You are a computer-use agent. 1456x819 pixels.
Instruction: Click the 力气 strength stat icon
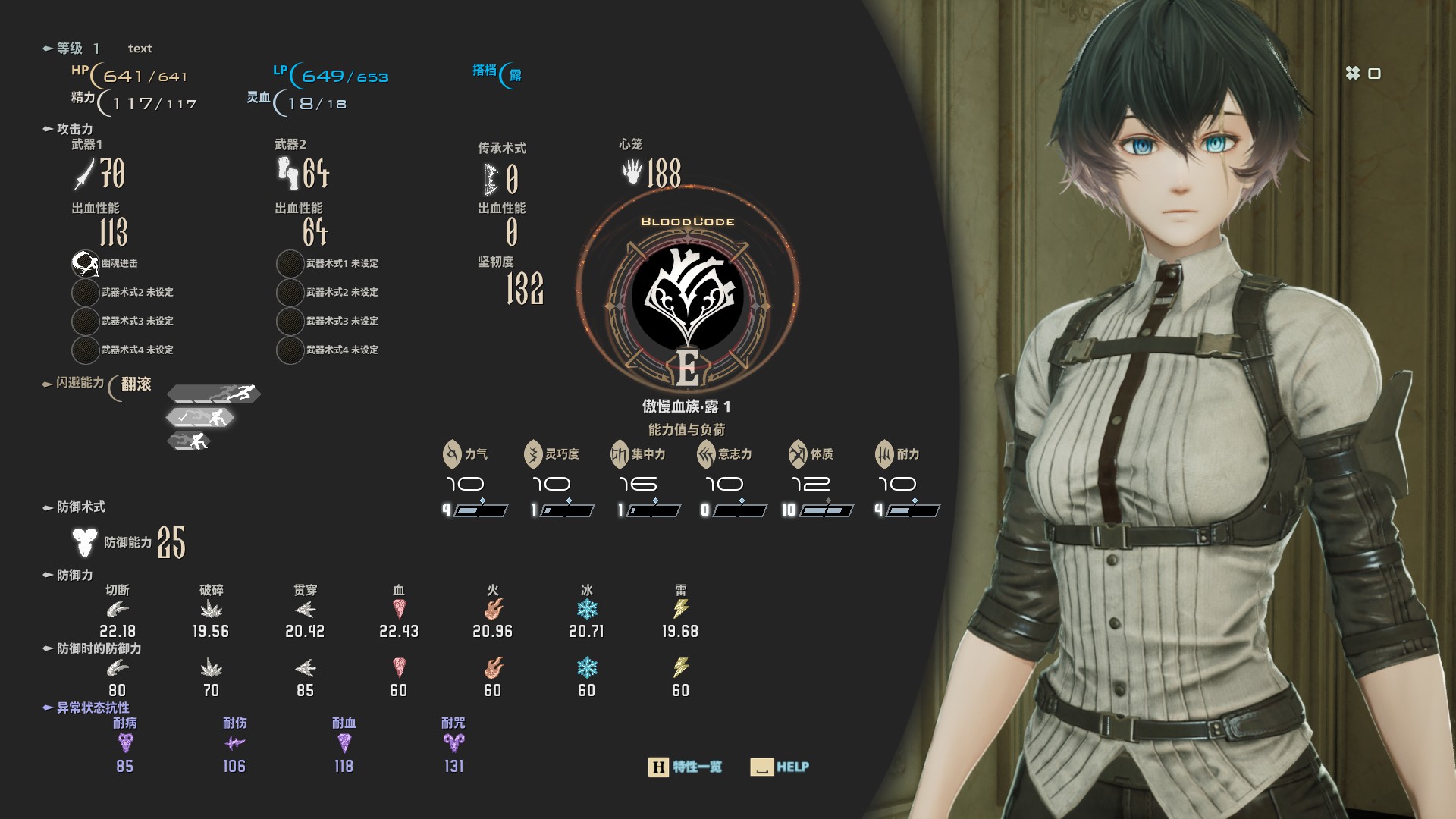coord(452,454)
